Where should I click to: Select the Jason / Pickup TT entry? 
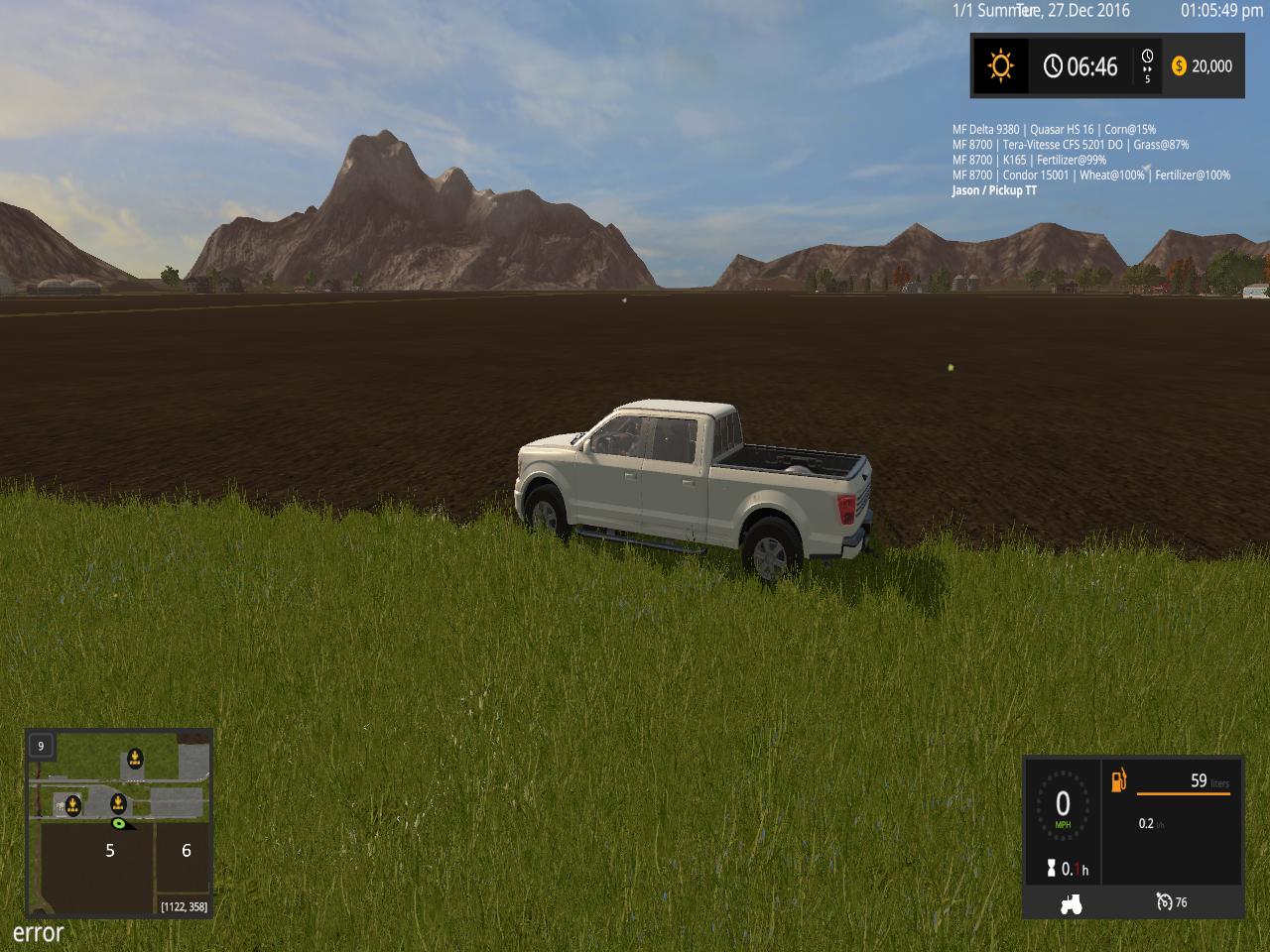[994, 190]
